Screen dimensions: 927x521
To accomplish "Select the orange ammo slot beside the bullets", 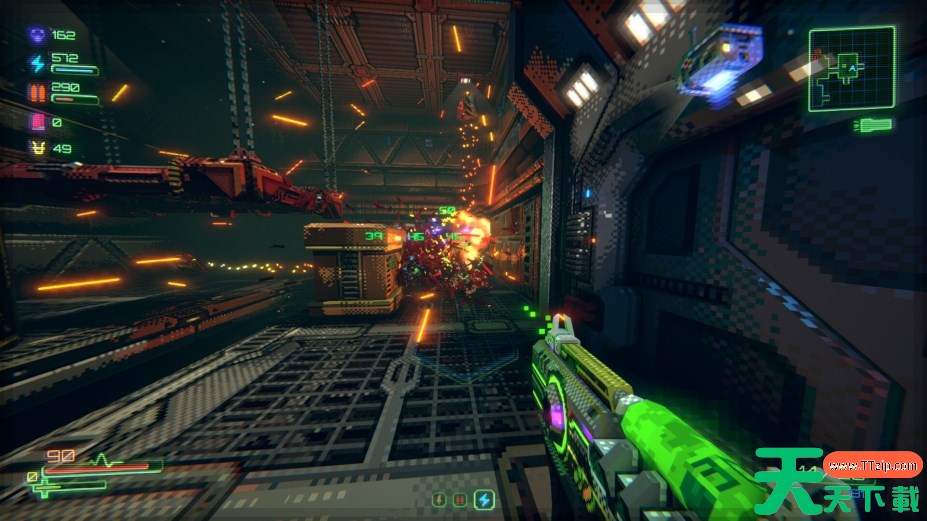I will (439, 498).
